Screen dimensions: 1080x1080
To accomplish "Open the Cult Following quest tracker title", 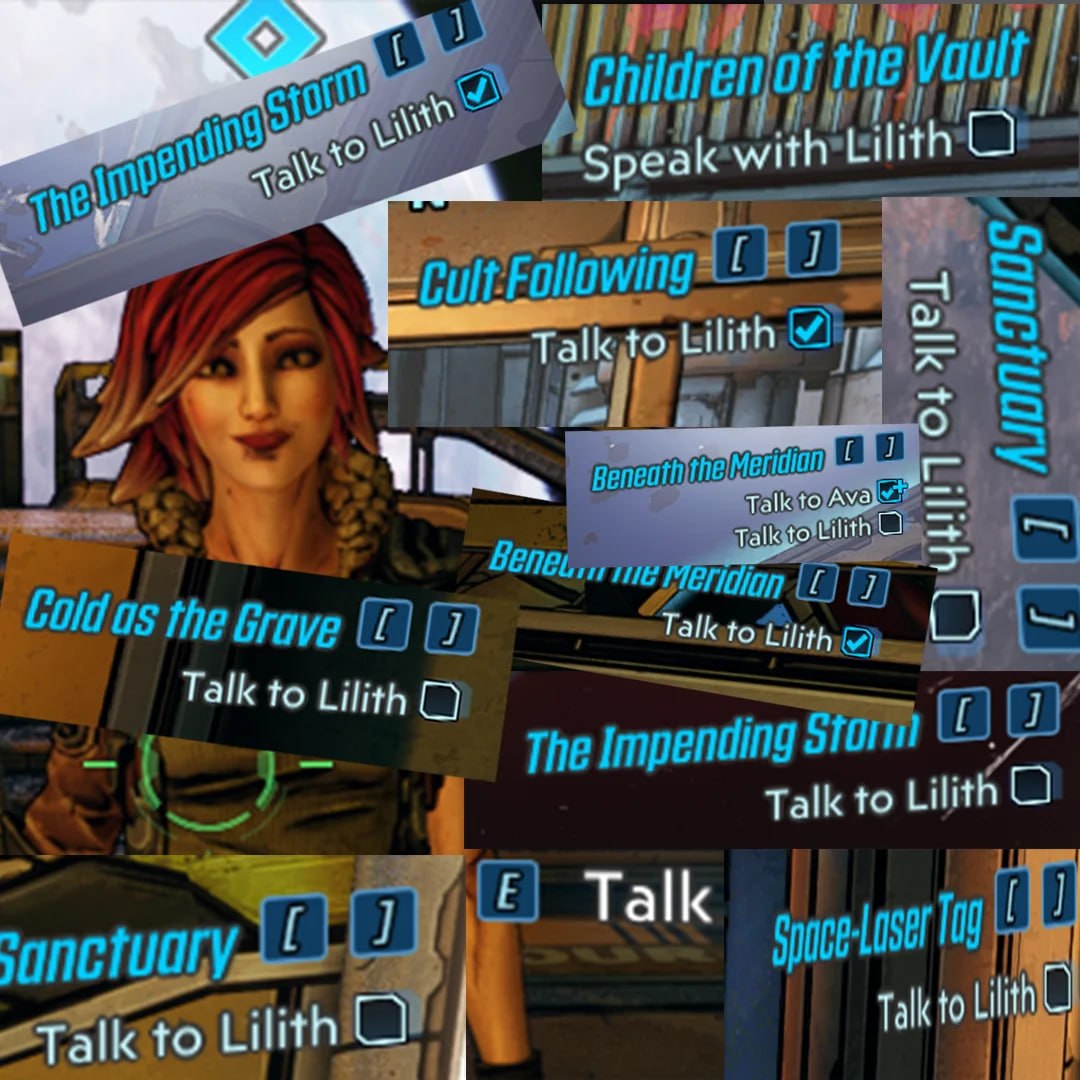I will pos(555,274).
